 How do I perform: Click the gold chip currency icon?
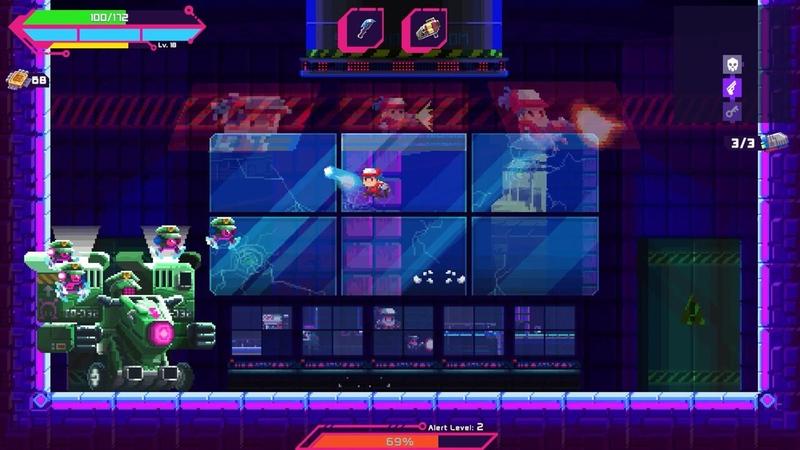tap(17, 79)
